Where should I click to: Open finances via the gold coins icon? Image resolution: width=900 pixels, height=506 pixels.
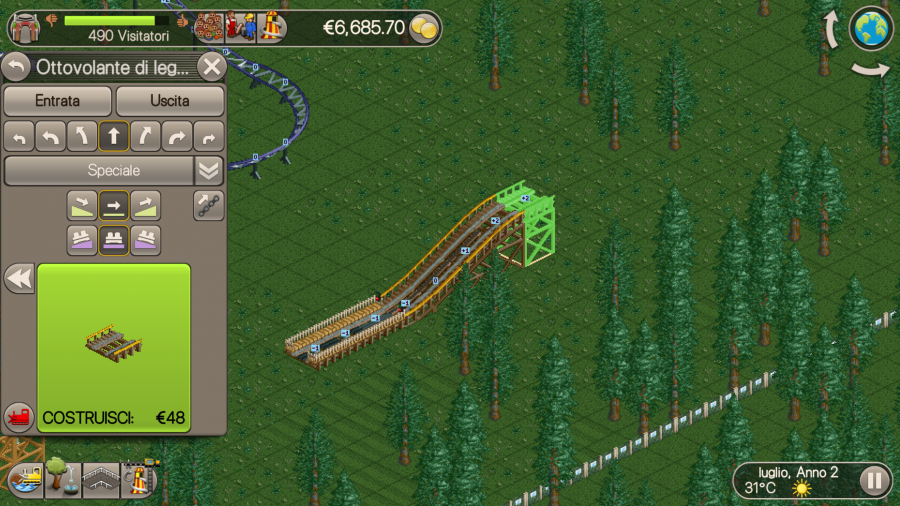(425, 28)
